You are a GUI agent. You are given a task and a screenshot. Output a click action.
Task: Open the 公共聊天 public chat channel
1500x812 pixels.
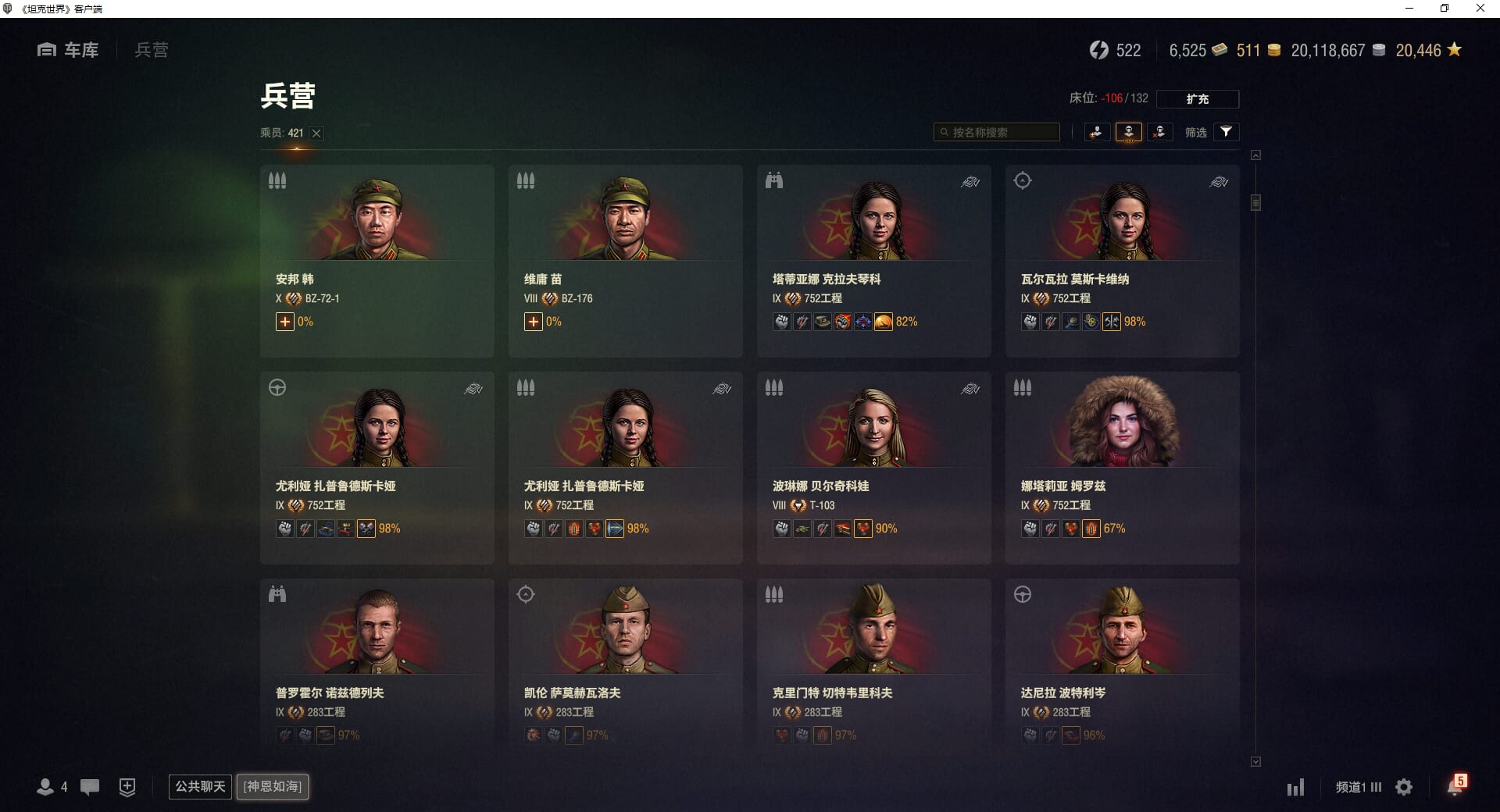pos(200,786)
